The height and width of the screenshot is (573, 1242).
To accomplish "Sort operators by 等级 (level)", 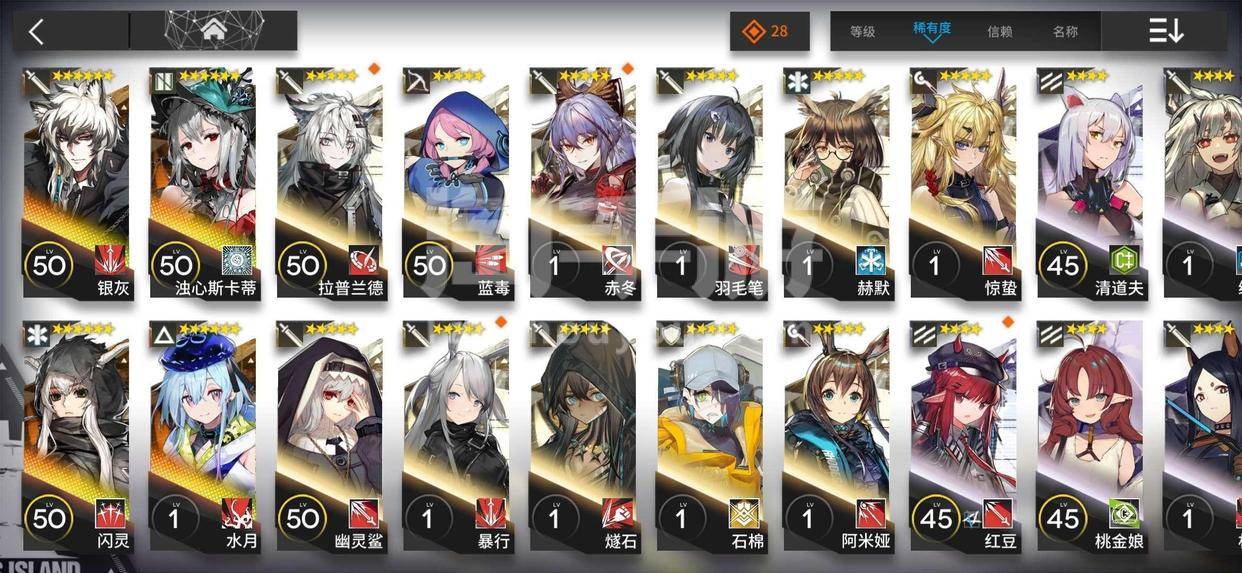I will click(862, 31).
